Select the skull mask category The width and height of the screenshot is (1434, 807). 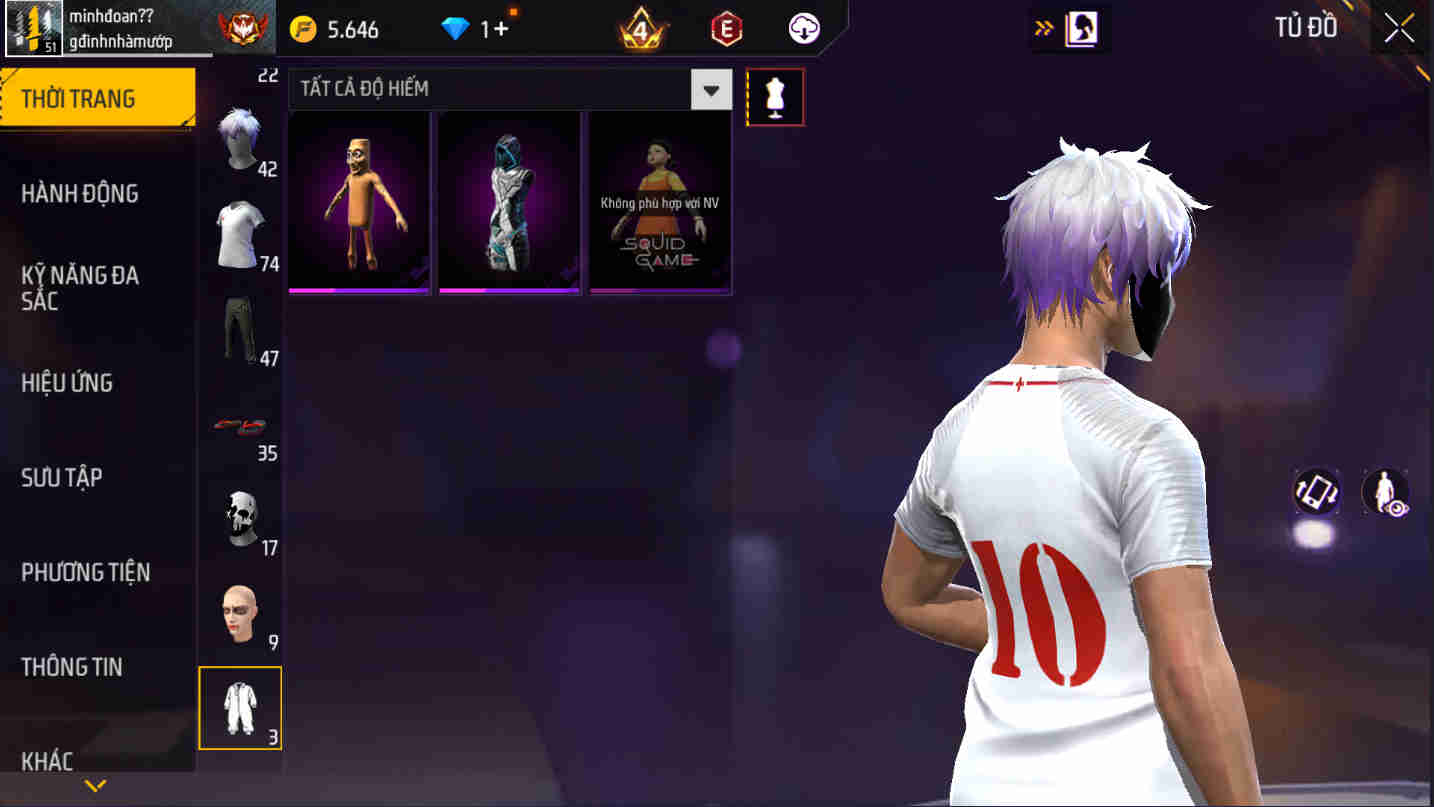240,515
